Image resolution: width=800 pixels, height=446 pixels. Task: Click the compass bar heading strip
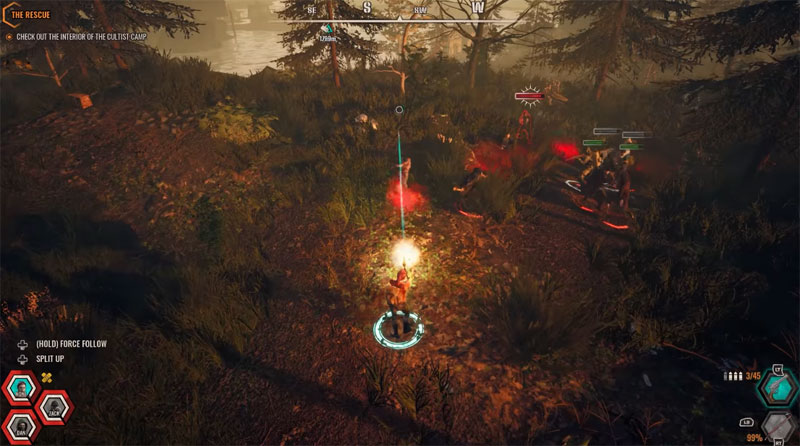click(398, 9)
